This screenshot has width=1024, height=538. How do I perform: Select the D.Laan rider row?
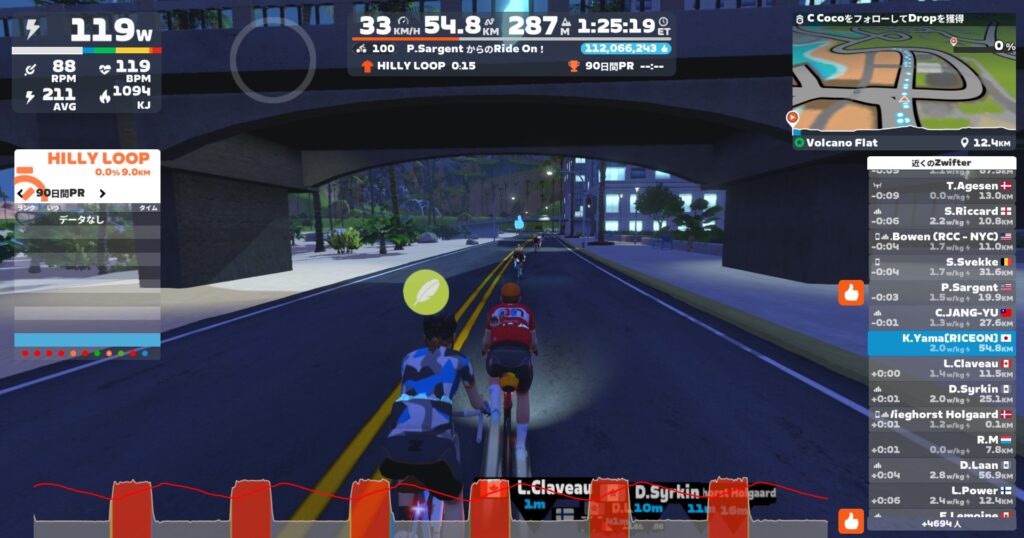click(941, 470)
